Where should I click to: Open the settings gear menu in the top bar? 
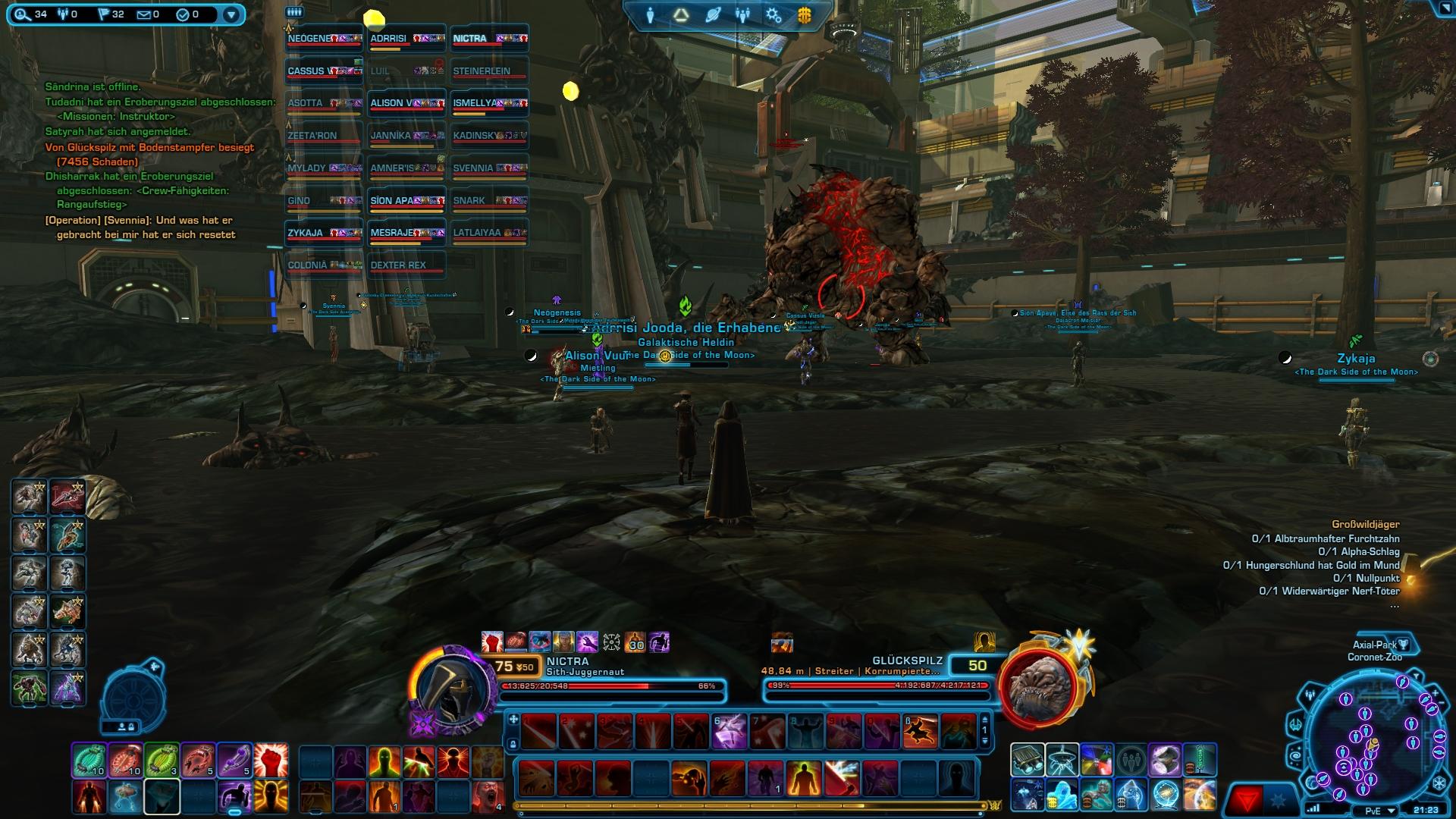coord(773,13)
